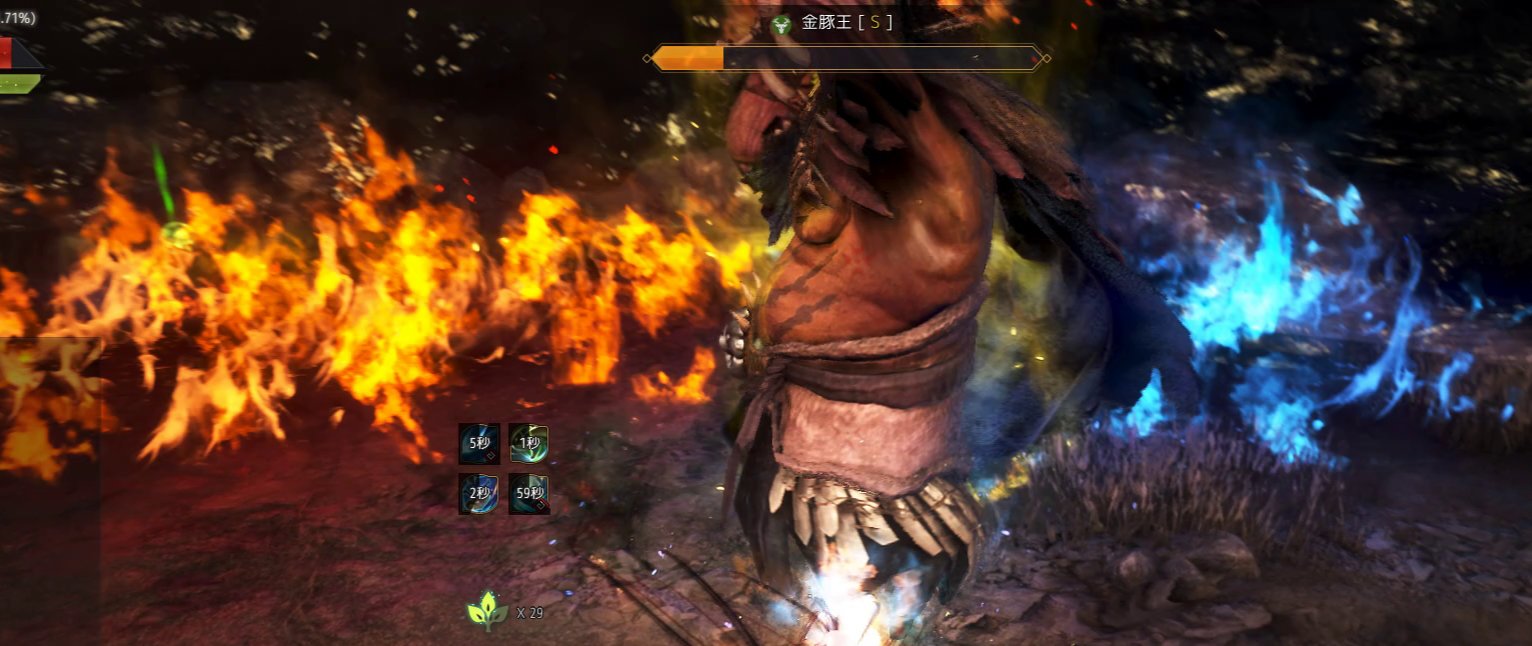Click the green leaf sprout icon
The image size is (1532, 646).
pyautogui.click(x=487, y=611)
